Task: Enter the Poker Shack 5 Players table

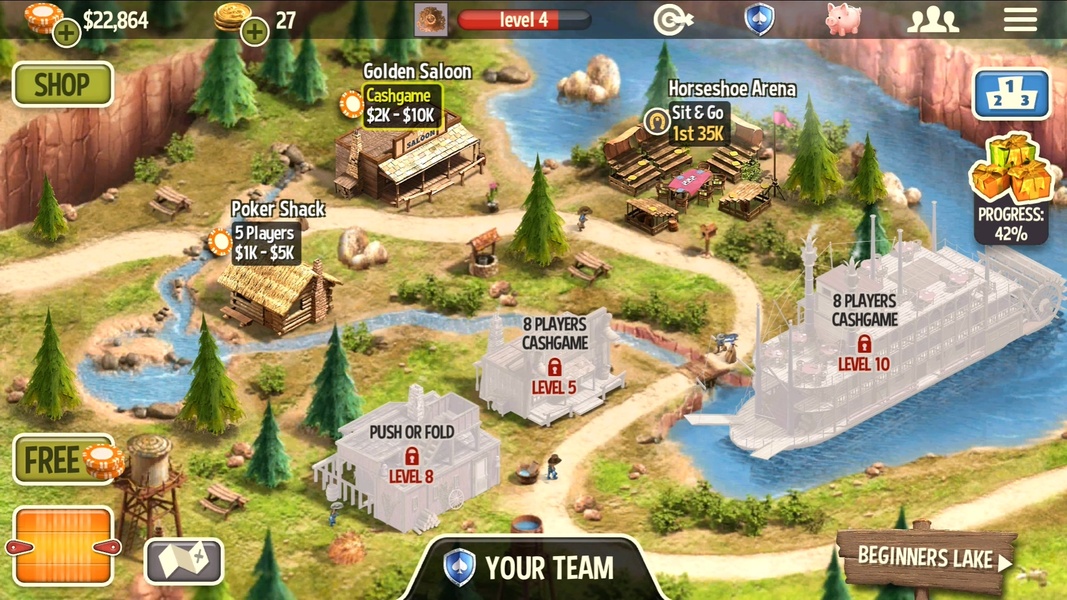Action: (x=264, y=243)
